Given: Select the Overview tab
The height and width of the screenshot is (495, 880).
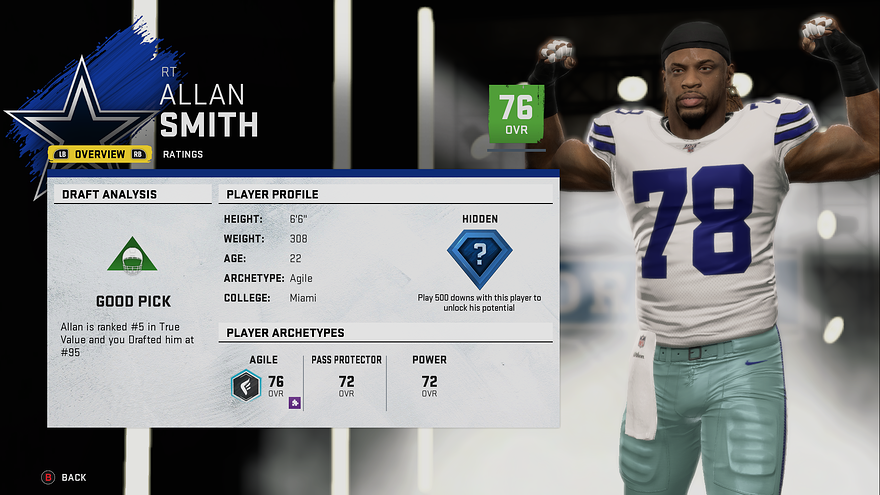Looking at the screenshot, I should coord(100,154).
